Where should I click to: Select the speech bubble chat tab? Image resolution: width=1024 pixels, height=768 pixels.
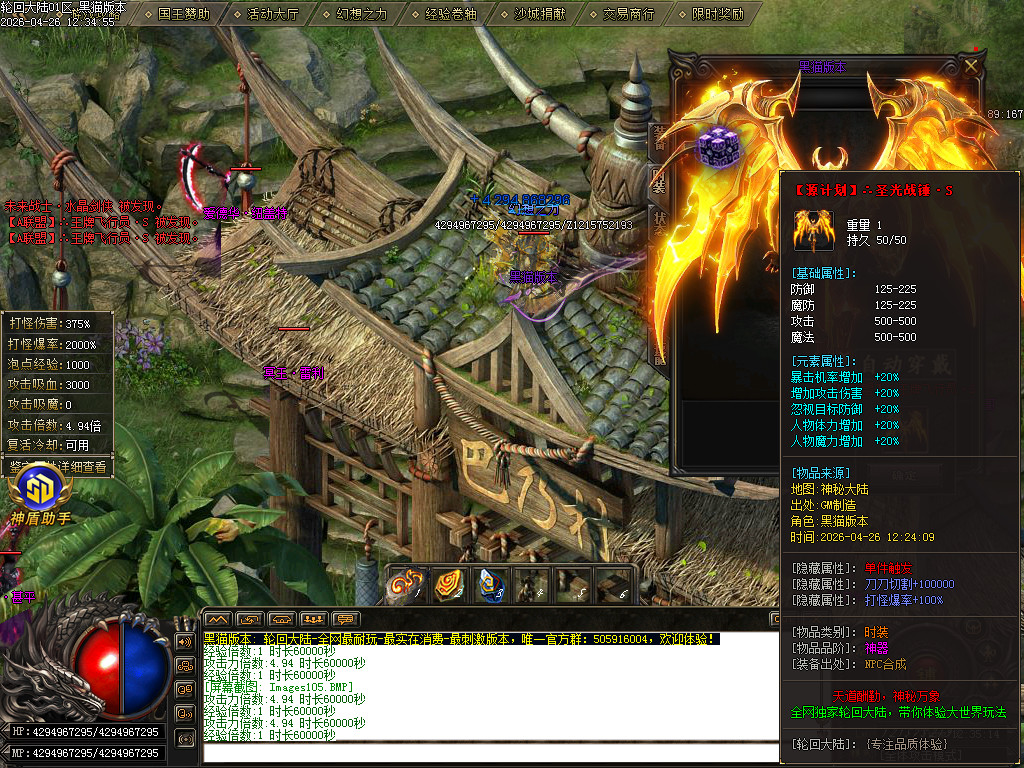tap(346, 619)
